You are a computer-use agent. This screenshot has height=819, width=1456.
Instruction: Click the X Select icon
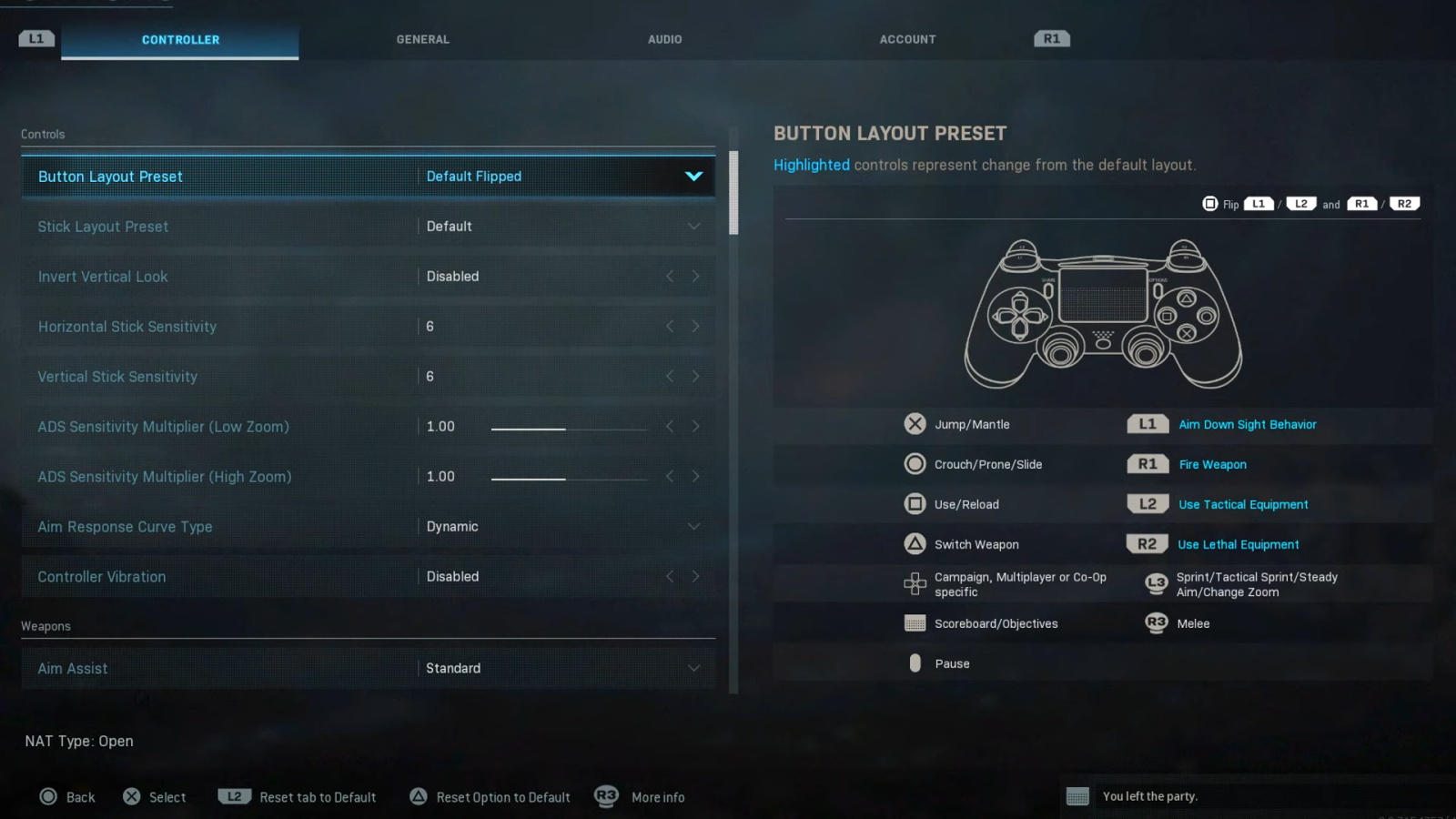(x=131, y=796)
